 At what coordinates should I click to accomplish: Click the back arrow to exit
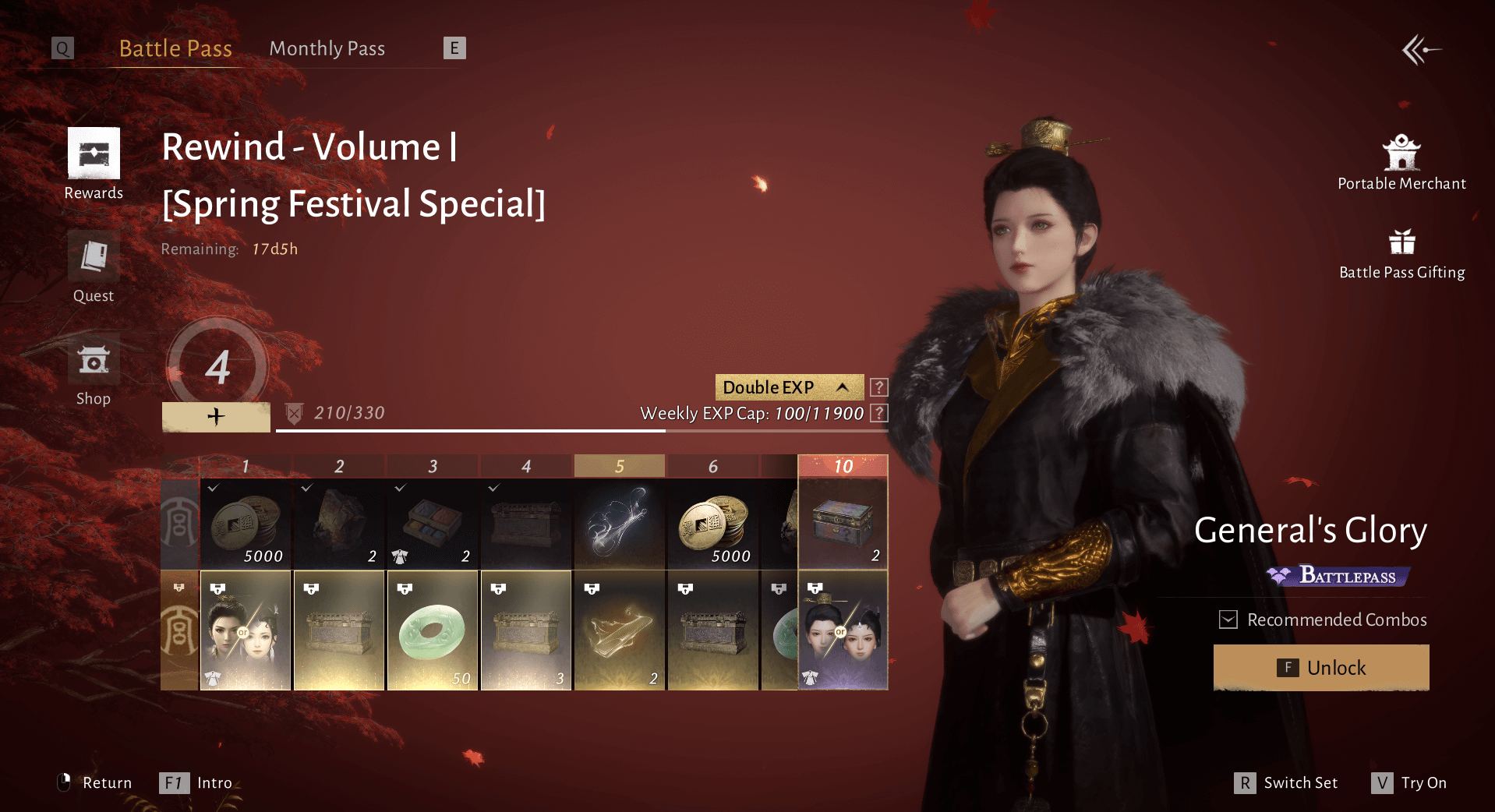pyautogui.click(x=1421, y=51)
